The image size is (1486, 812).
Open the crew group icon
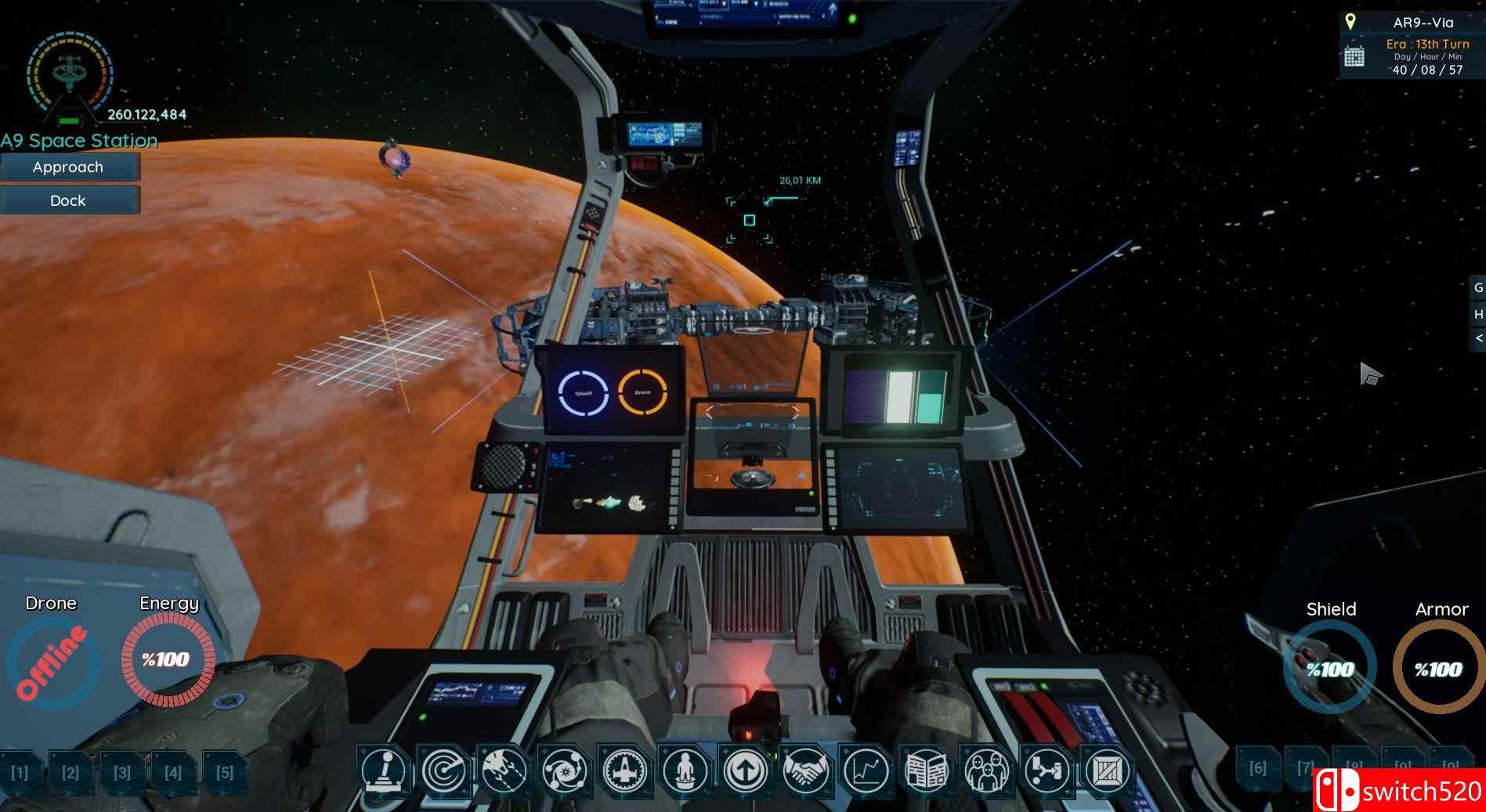point(985,770)
